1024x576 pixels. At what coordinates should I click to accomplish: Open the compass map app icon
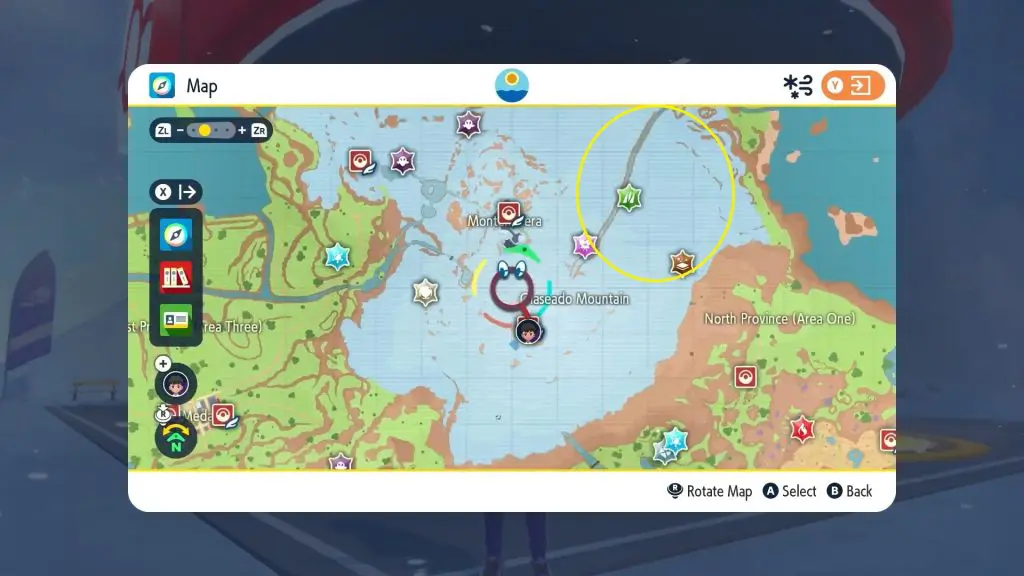176,235
